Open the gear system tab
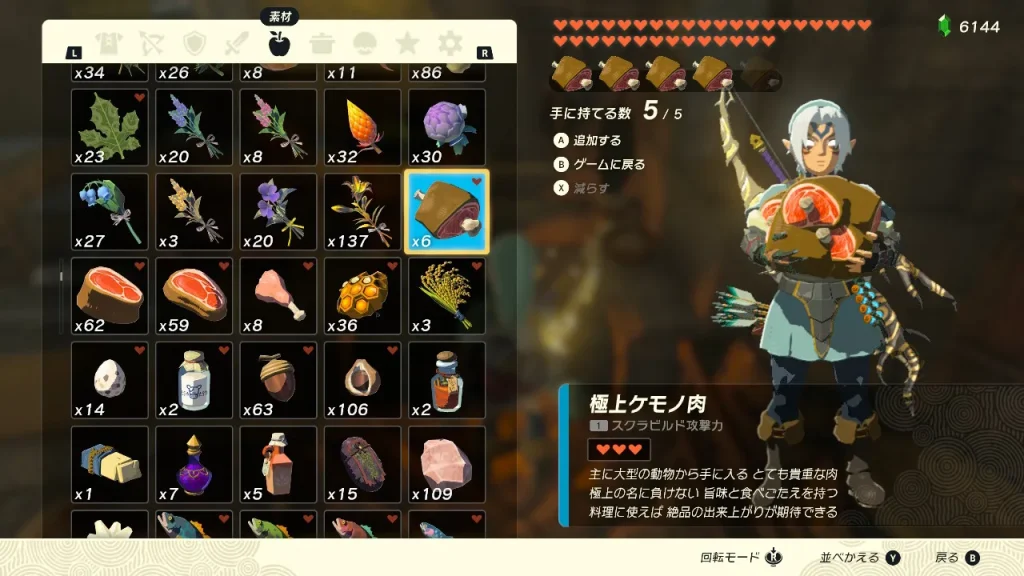The image size is (1024, 576). 451,43
